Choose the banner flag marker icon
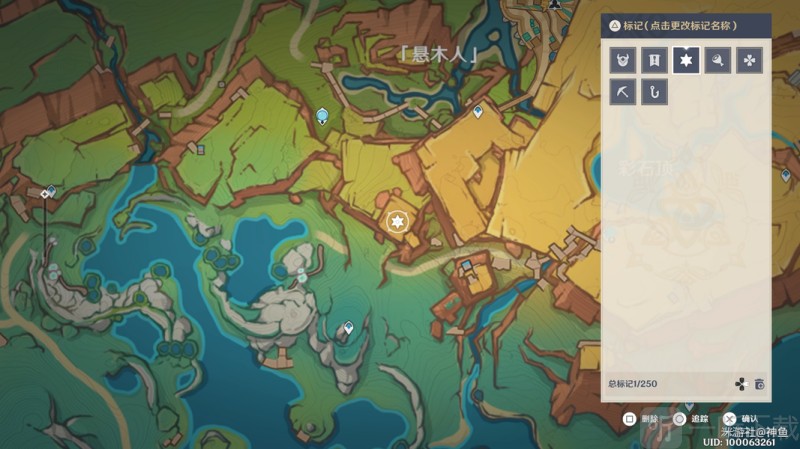Viewport: 800px width, 449px height. [654, 61]
